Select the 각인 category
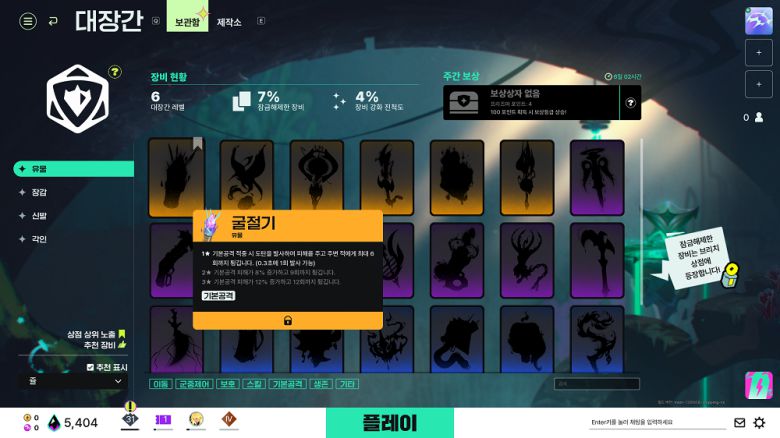Viewport: 780px width, 438px height. (40, 239)
